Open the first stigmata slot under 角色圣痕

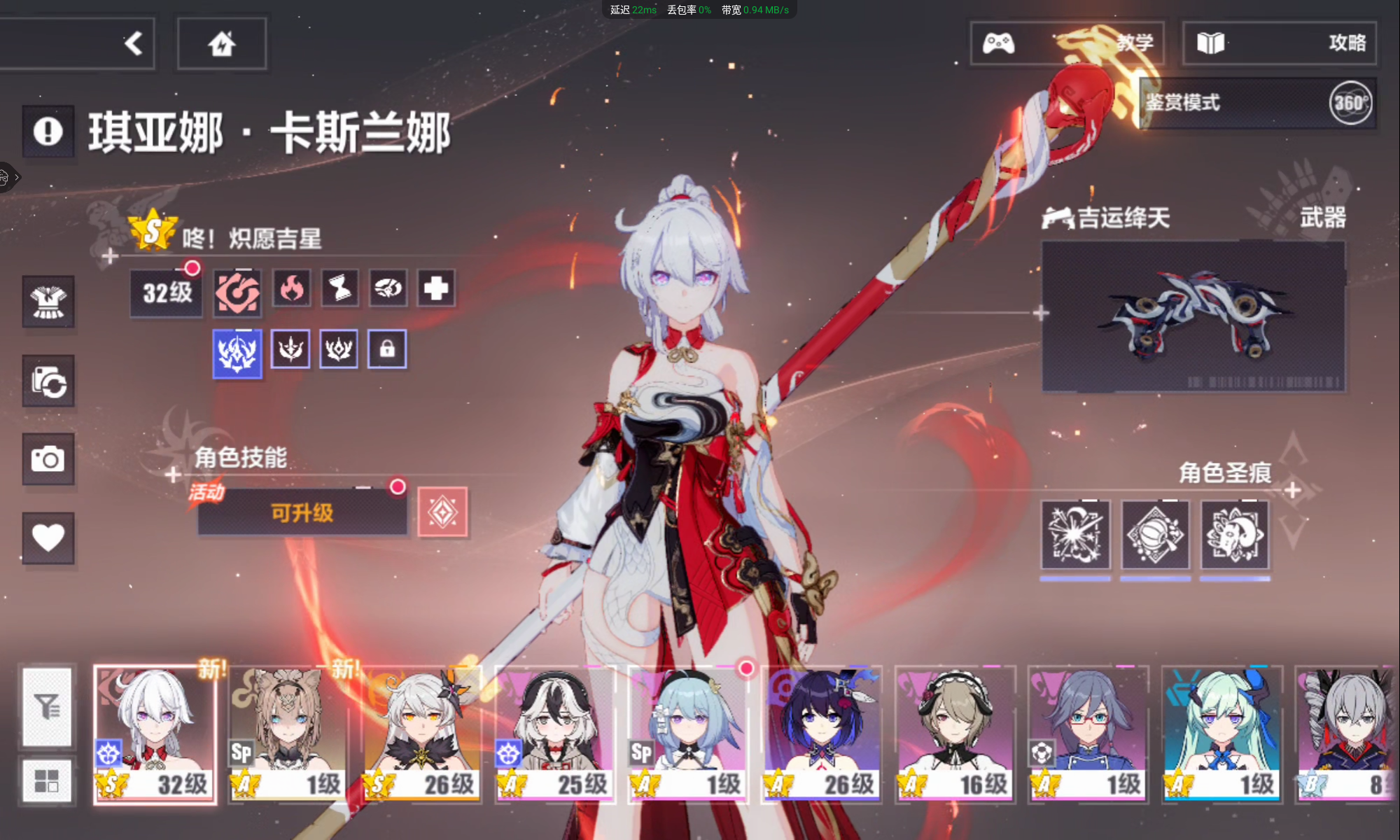(1076, 535)
